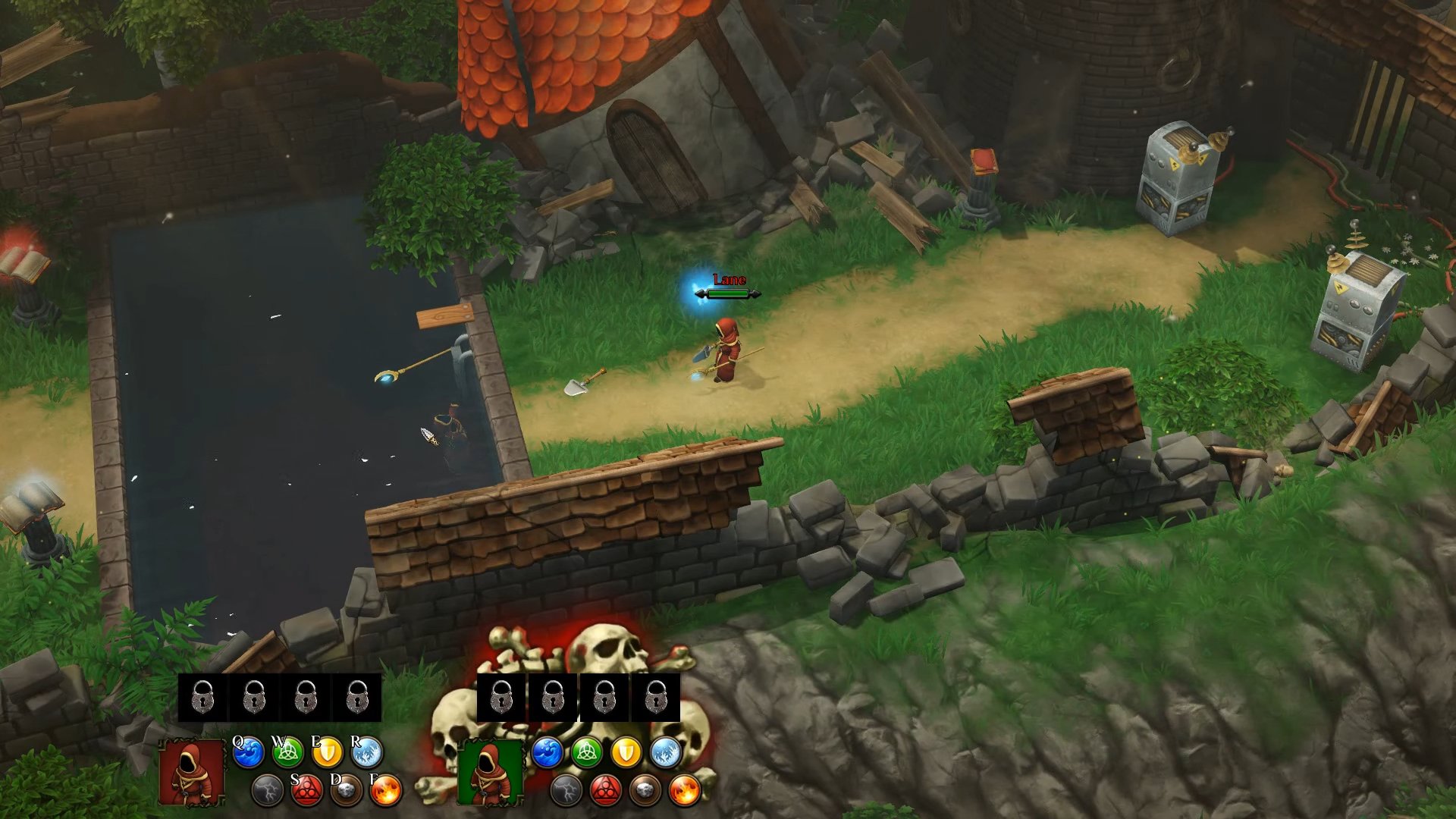Select the green-portrait player's arcane element
This screenshot has height=819, width=1456.
606,791
